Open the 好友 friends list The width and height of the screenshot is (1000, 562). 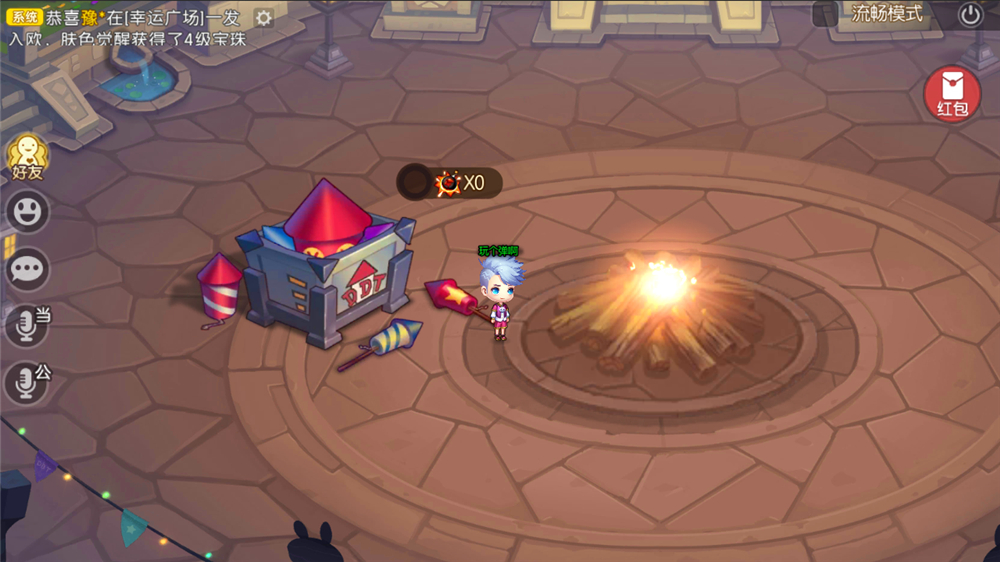click(x=27, y=157)
